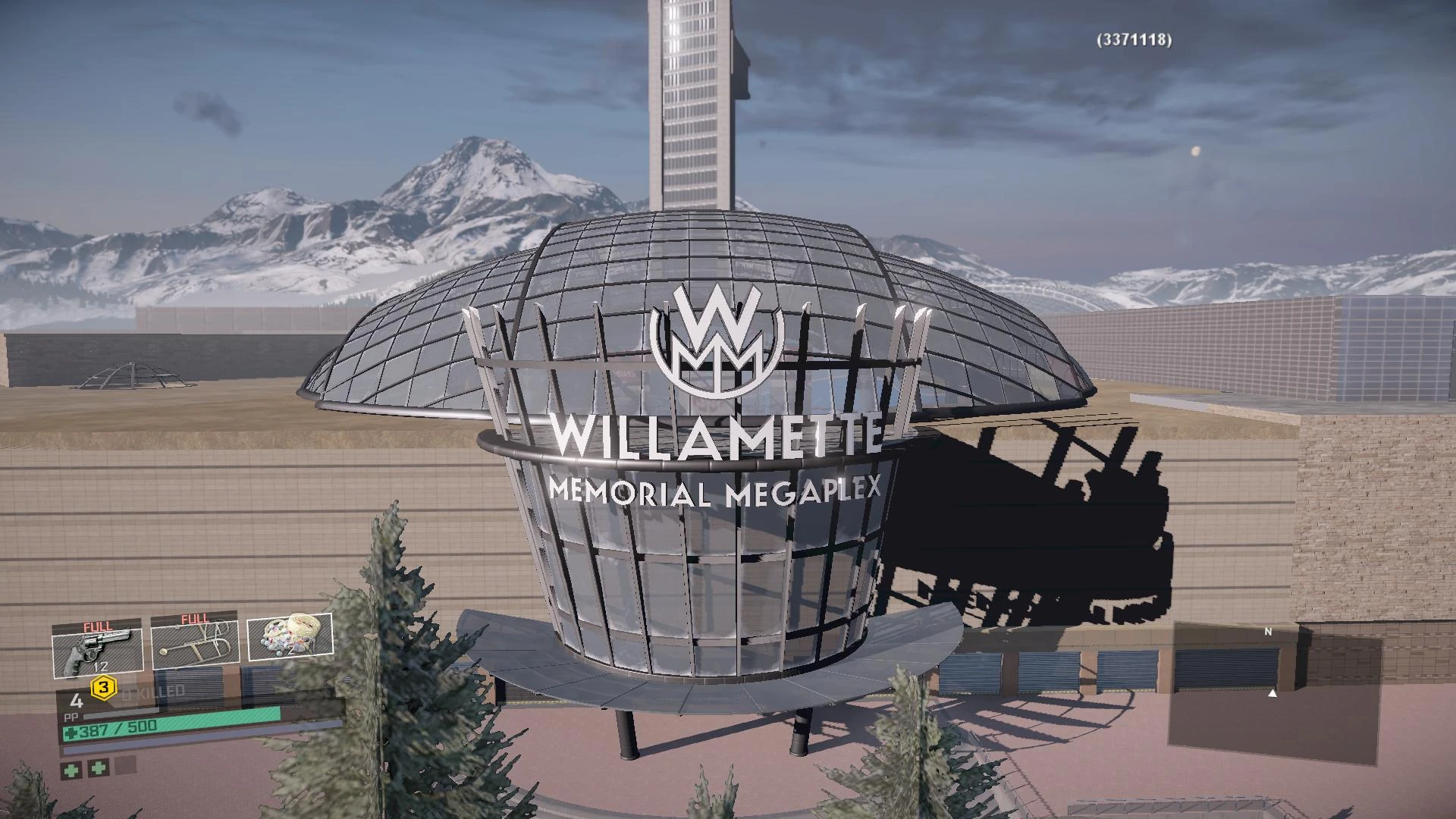The height and width of the screenshot is (819, 1456).
Task: Click the white player arrow on the minimap
Action: pos(1272,694)
